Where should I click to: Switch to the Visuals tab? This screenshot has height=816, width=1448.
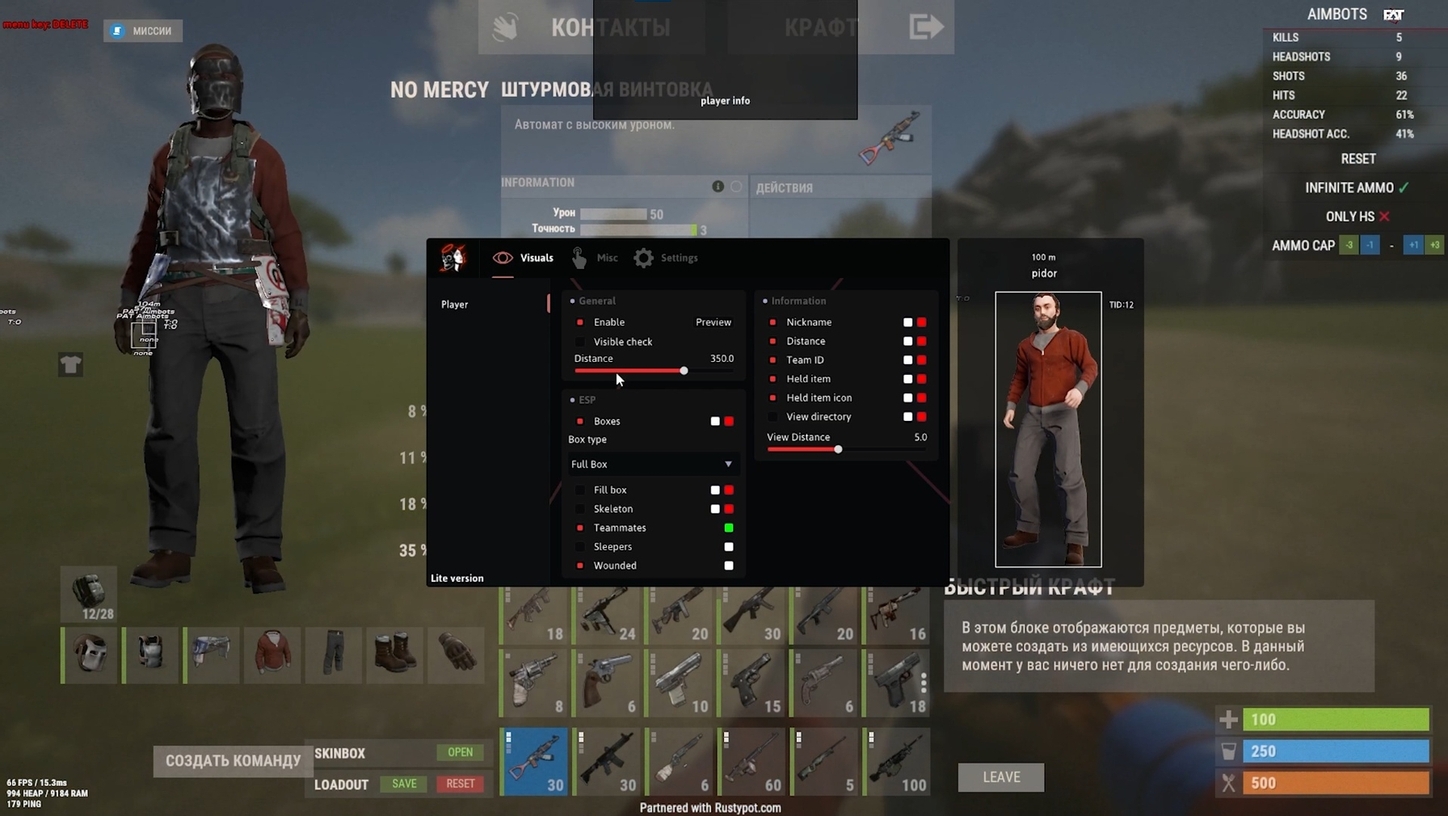(x=523, y=257)
